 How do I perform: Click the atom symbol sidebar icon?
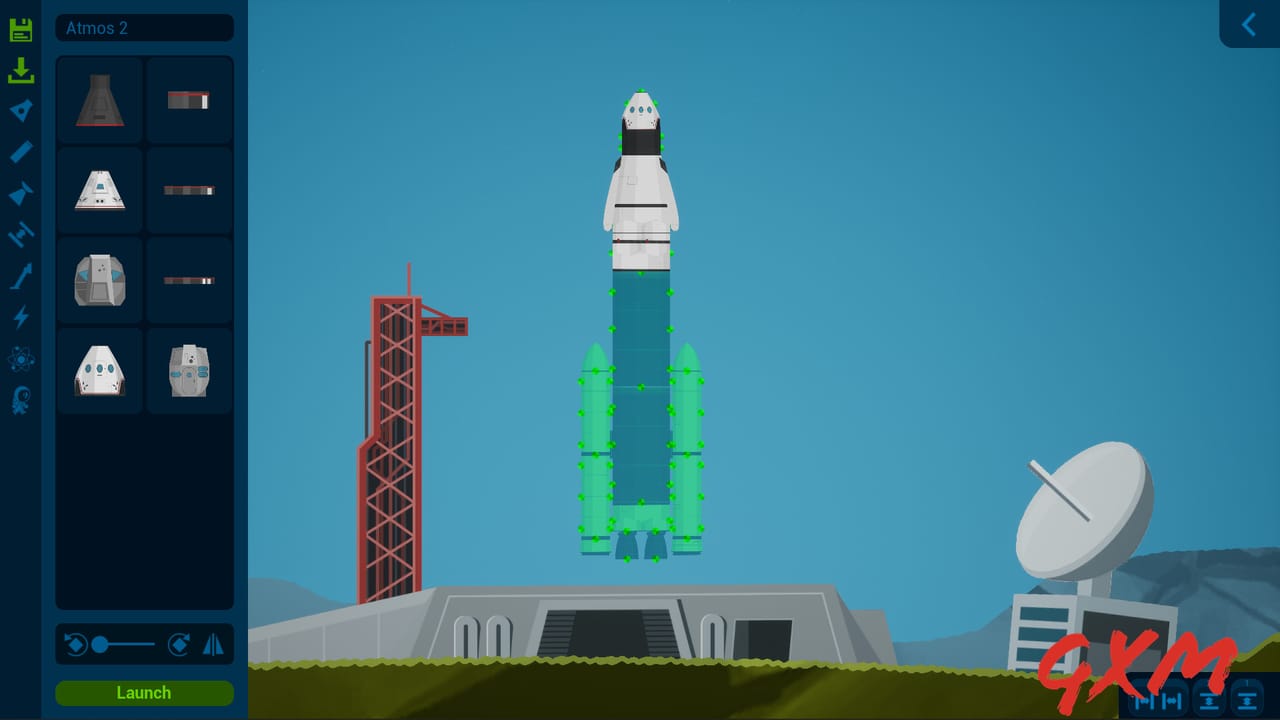point(21,356)
